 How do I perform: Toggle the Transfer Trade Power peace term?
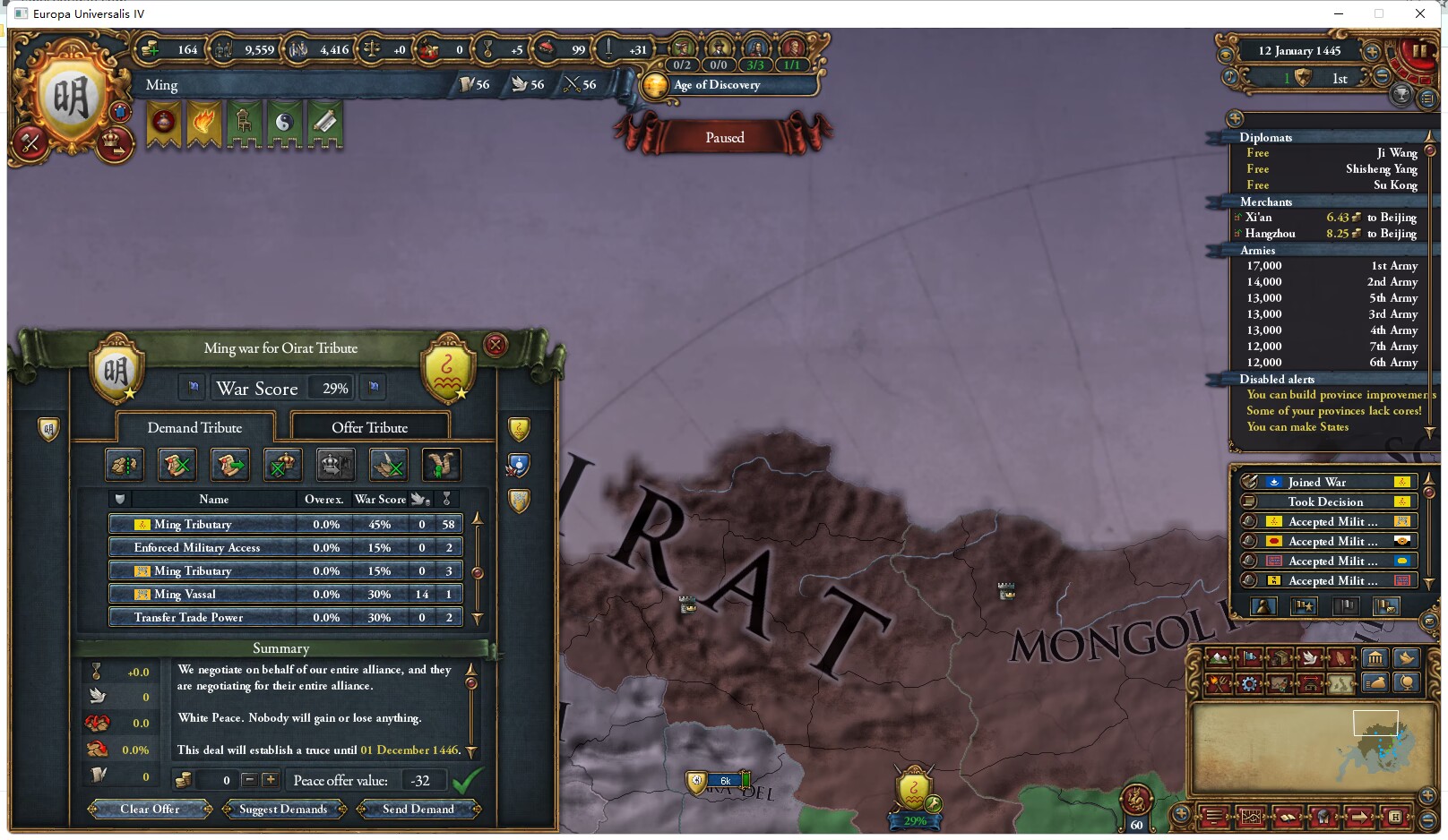(189, 617)
